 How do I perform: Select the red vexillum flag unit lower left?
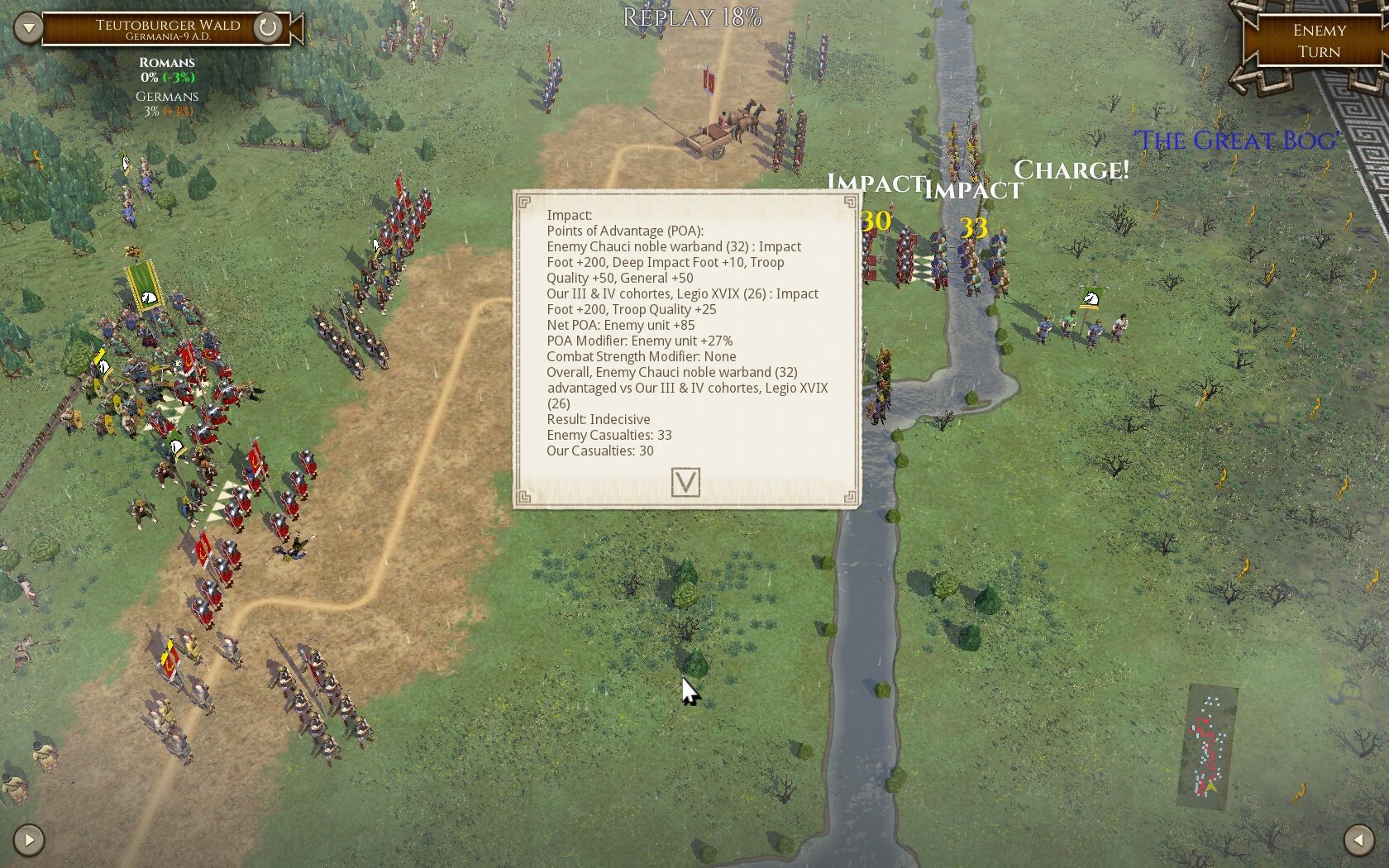pos(171,661)
